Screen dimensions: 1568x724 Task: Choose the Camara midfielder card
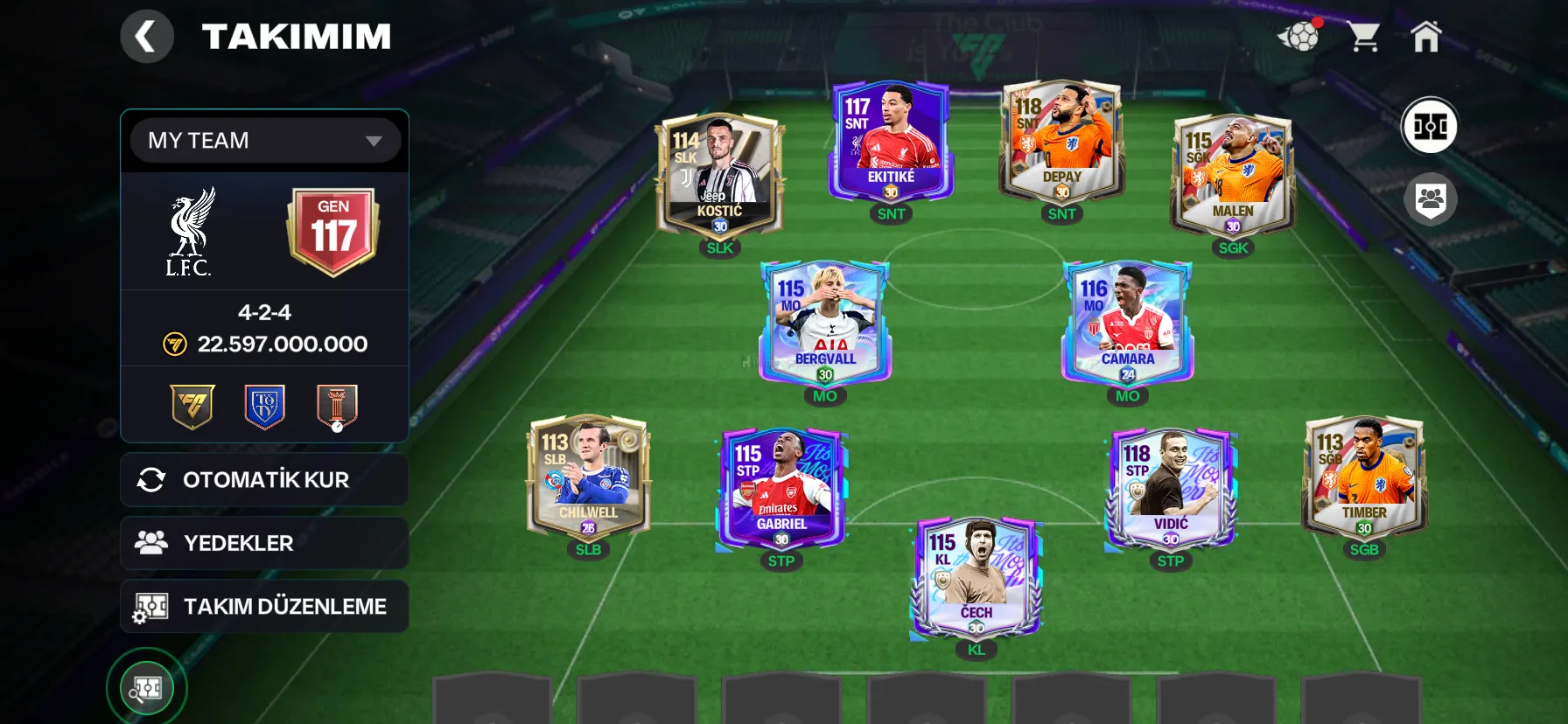(1127, 324)
